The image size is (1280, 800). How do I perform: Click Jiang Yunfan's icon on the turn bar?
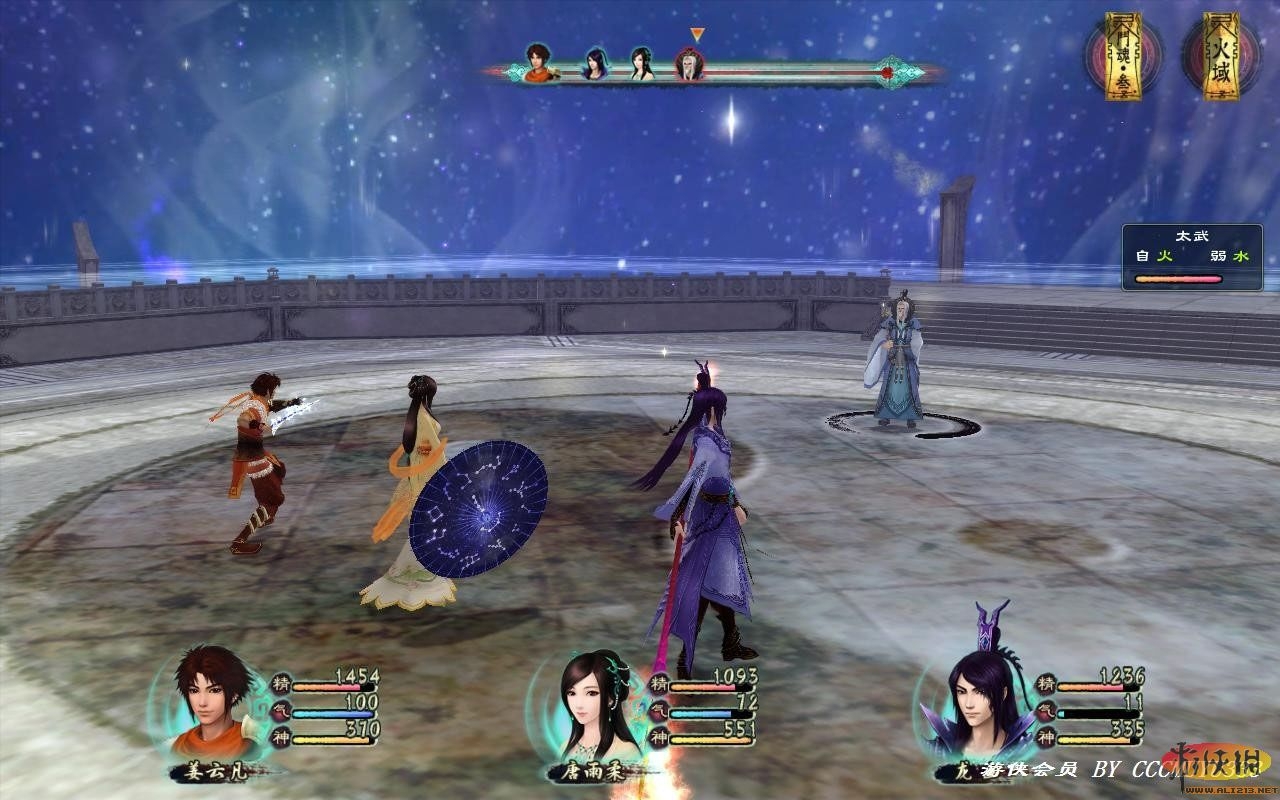pyautogui.click(x=539, y=63)
